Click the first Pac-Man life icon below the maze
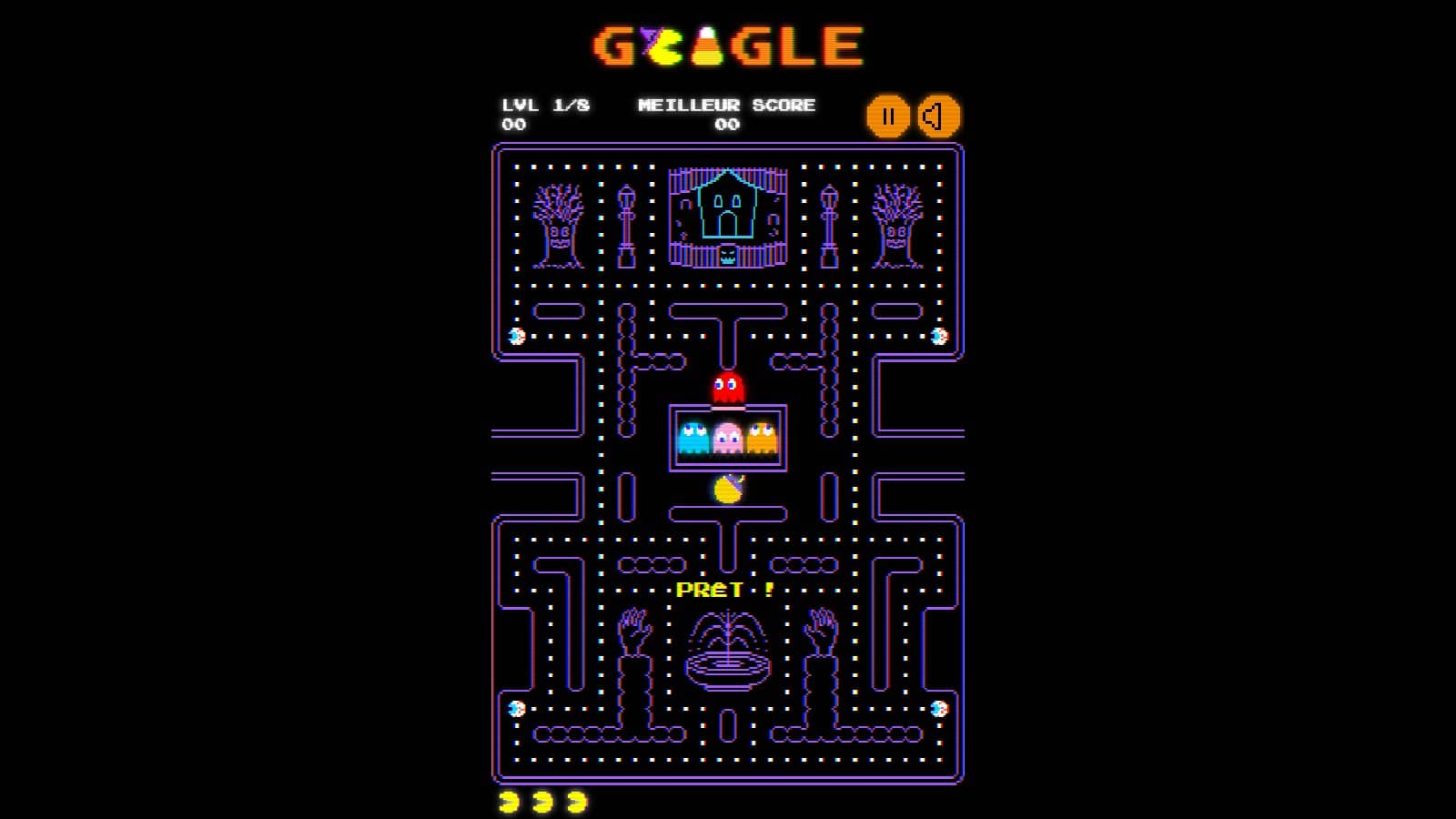 (x=510, y=801)
